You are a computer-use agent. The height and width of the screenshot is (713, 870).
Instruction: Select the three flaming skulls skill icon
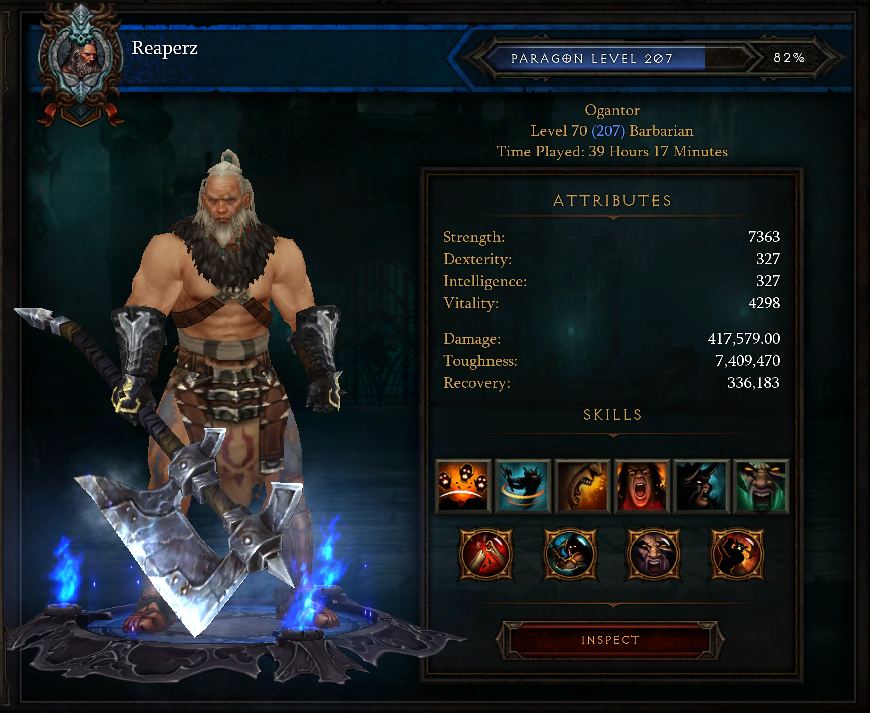[x=463, y=487]
